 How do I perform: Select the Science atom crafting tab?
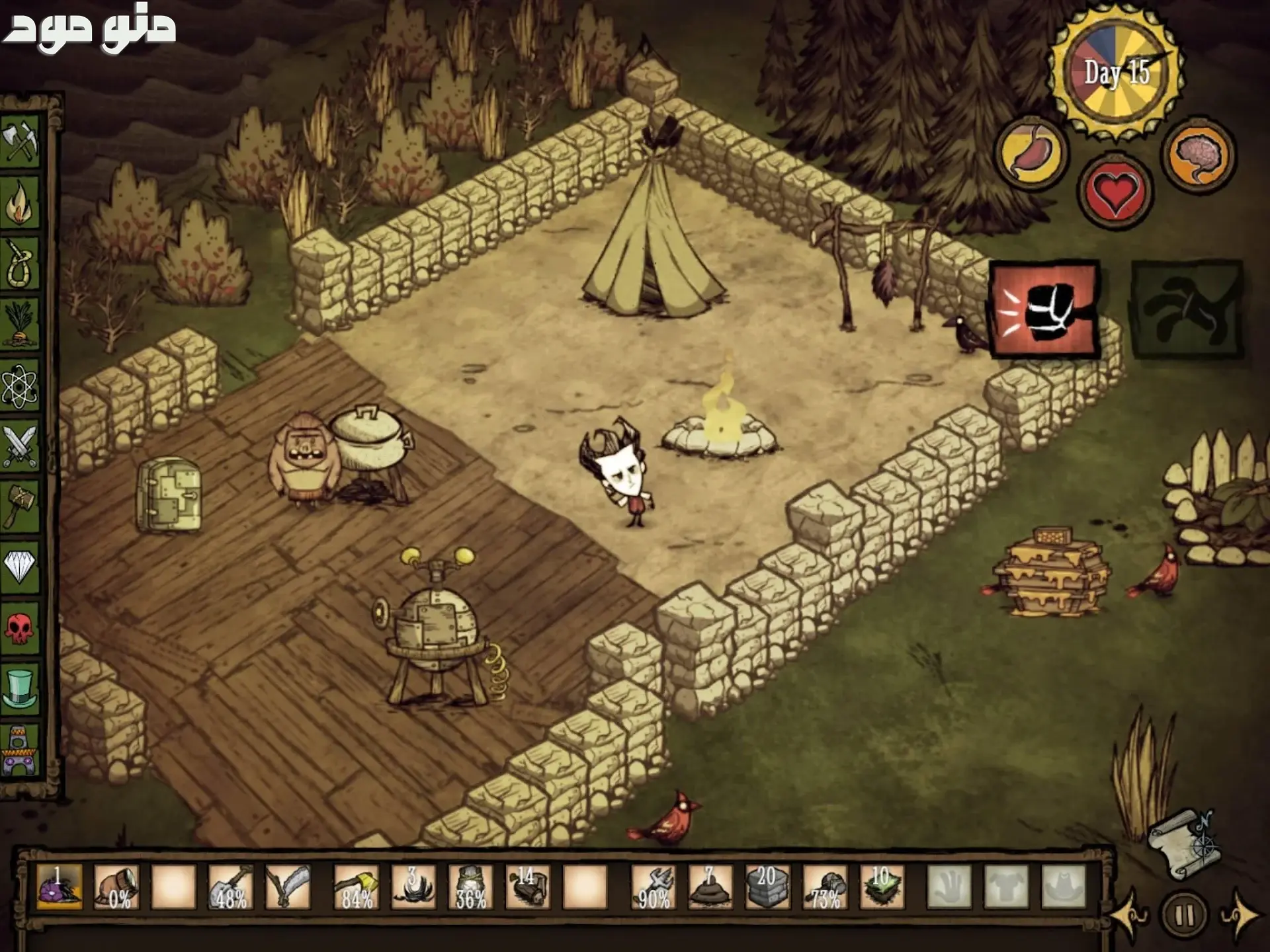point(20,386)
